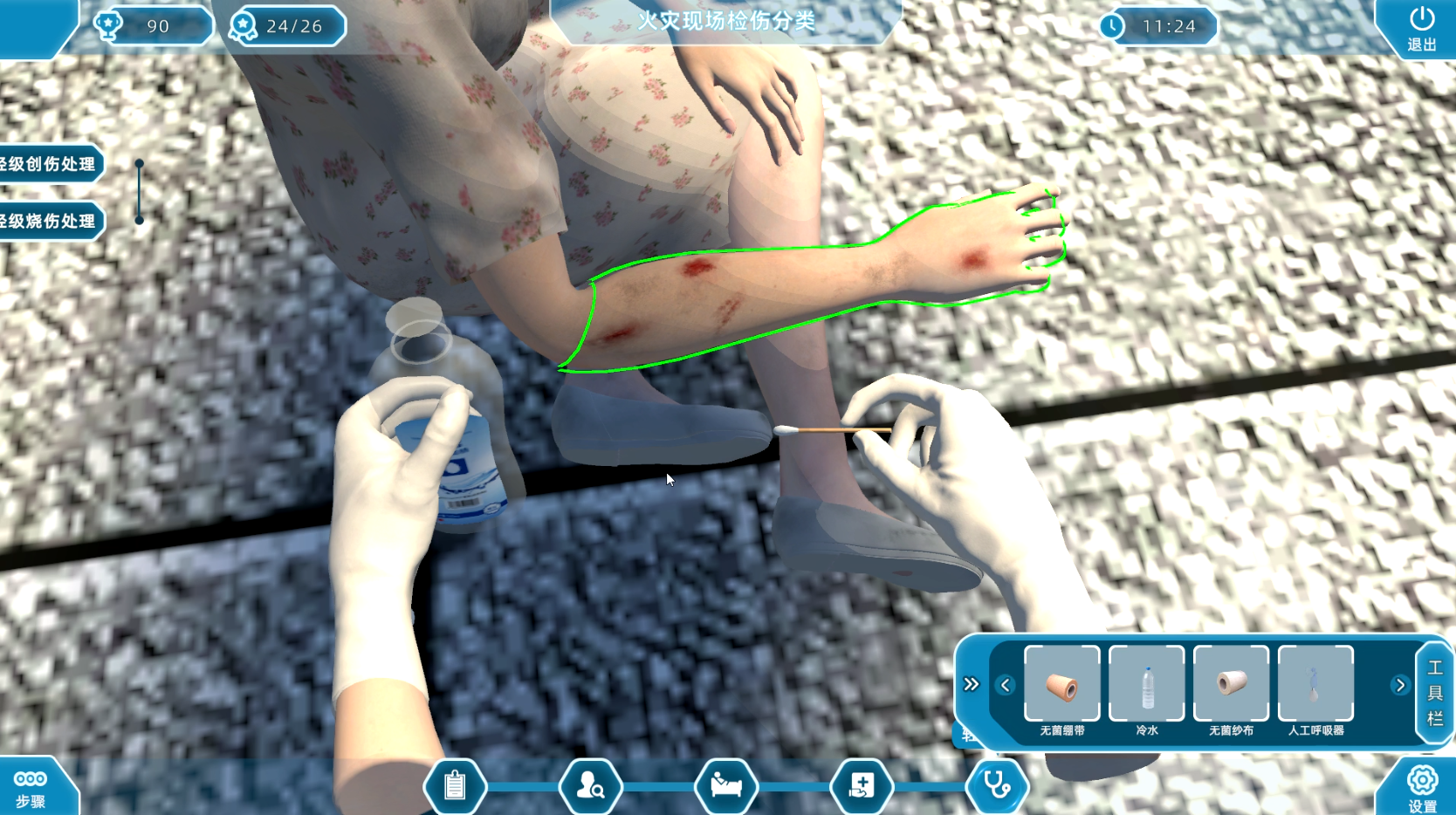Image resolution: width=1456 pixels, height=815 pixels.
Task: Open the patient inspection magnifier icon
Action: tap(591, 786)
